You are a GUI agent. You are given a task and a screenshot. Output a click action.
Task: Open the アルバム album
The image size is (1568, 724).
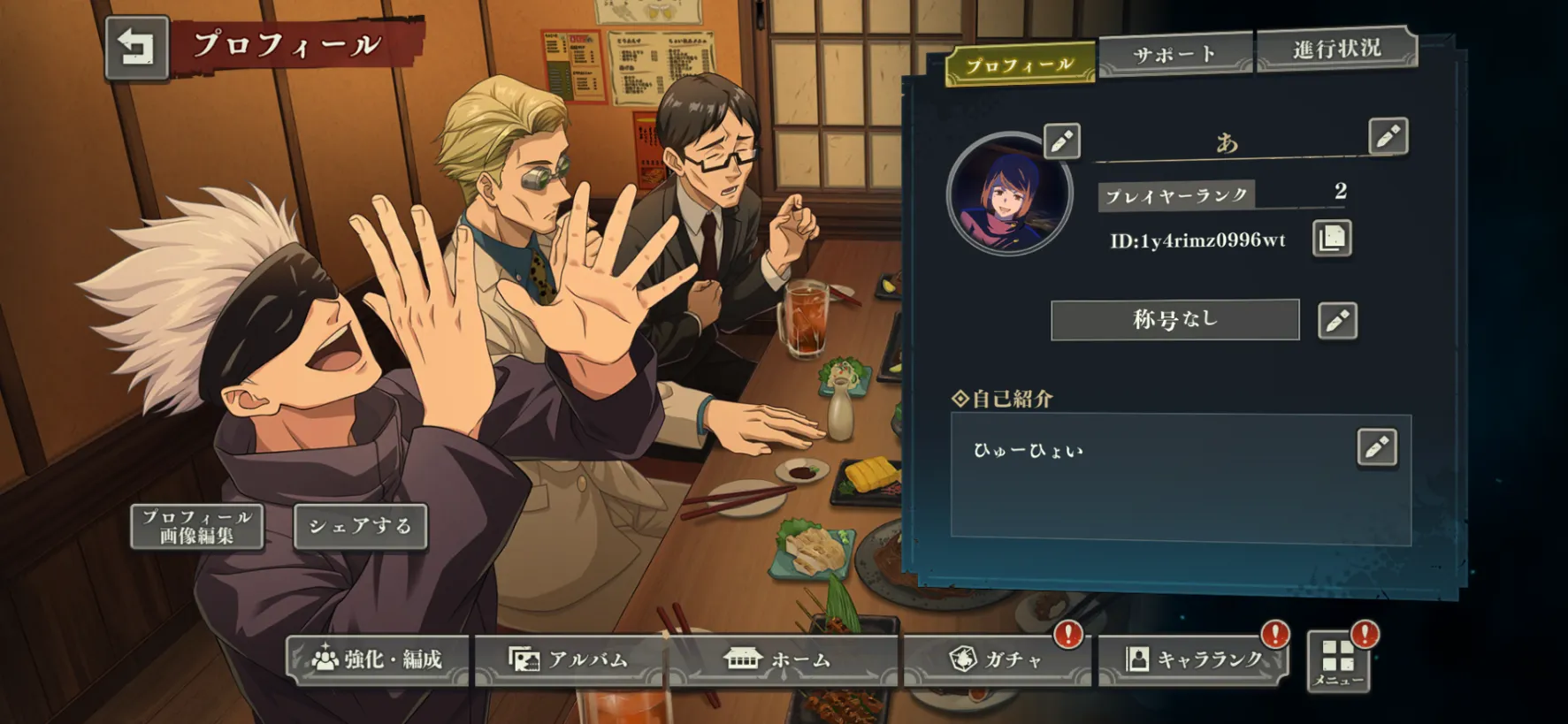tap(570, 659)
